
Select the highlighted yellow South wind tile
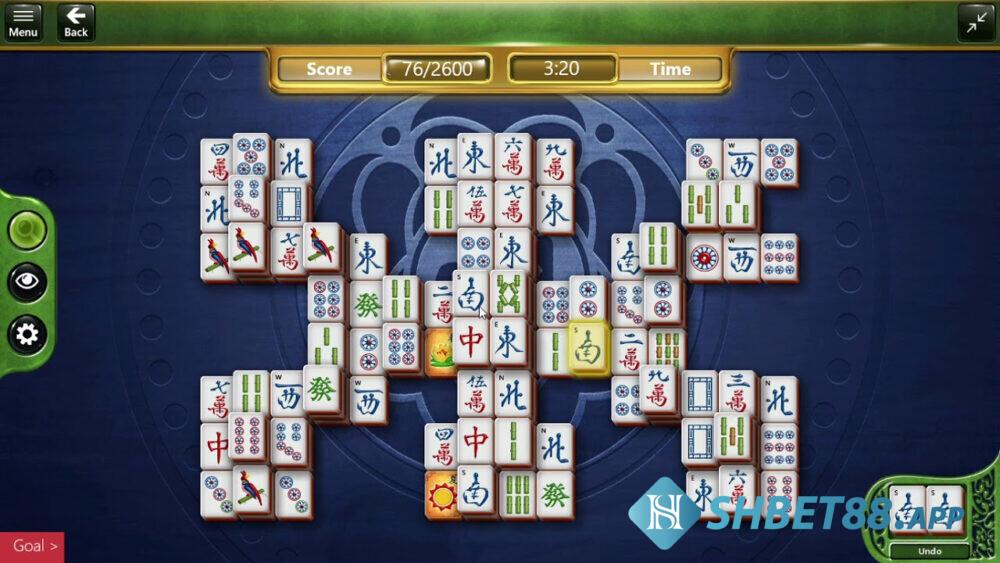coord(589,347)
